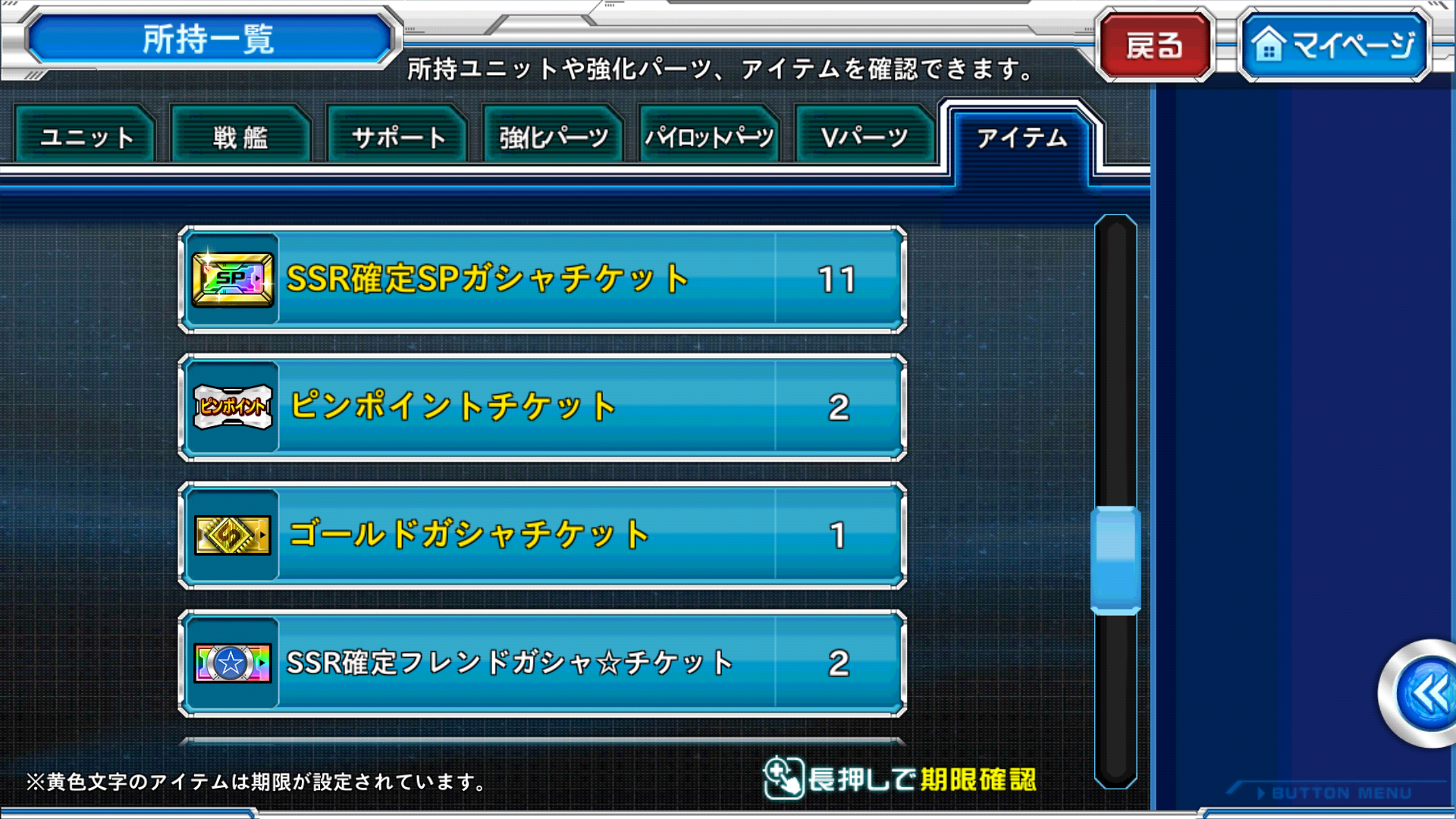
Task: Select the 強化パーツ tab
Action: pyautogui.click(x=554, y=136)
